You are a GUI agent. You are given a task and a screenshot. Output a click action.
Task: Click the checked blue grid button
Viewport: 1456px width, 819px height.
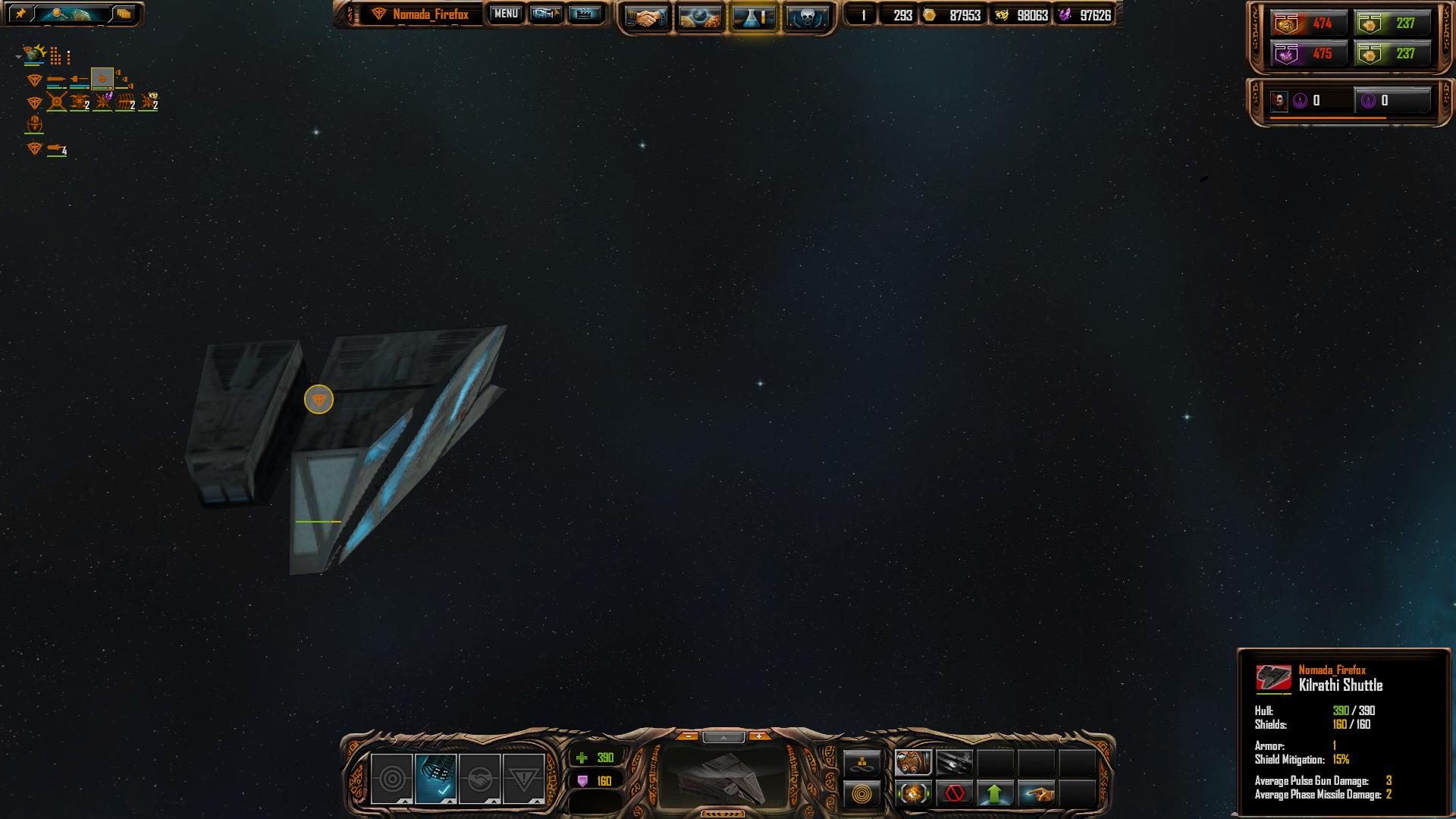[x=436, y=779]
